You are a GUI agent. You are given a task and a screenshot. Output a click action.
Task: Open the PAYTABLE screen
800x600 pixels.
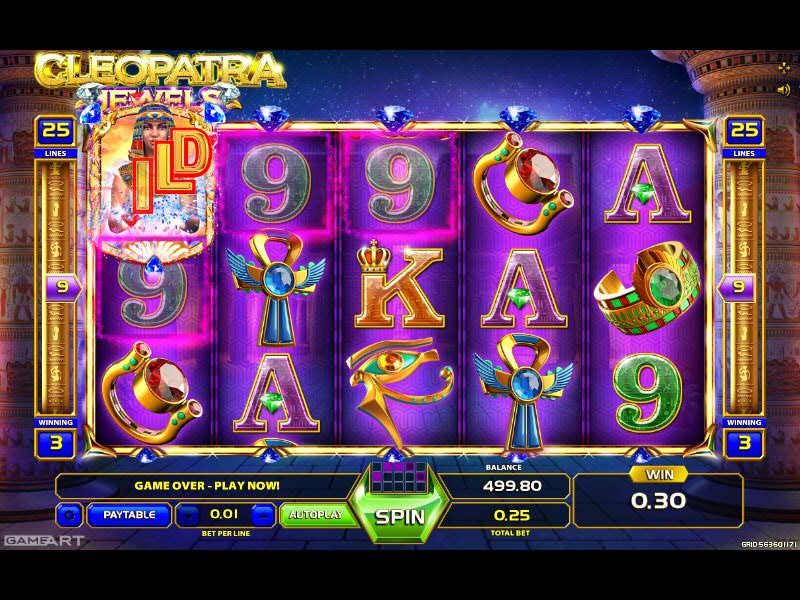coord(129,515)
